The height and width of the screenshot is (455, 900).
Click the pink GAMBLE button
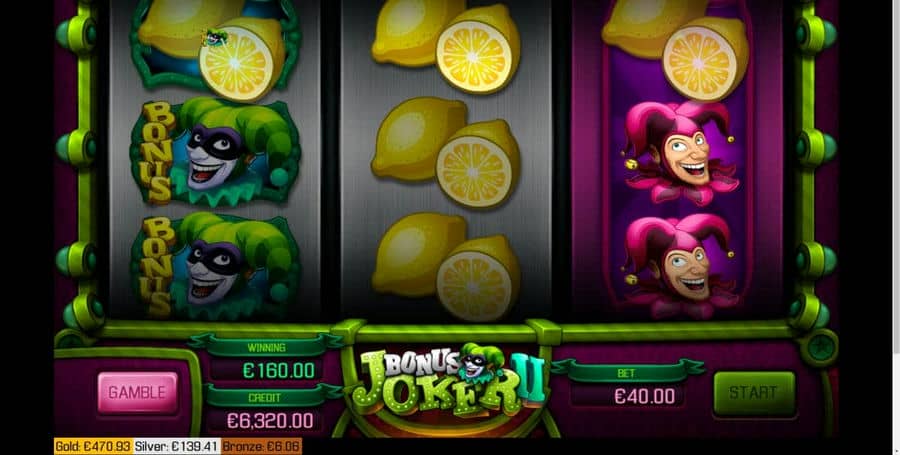click(137, 392)
